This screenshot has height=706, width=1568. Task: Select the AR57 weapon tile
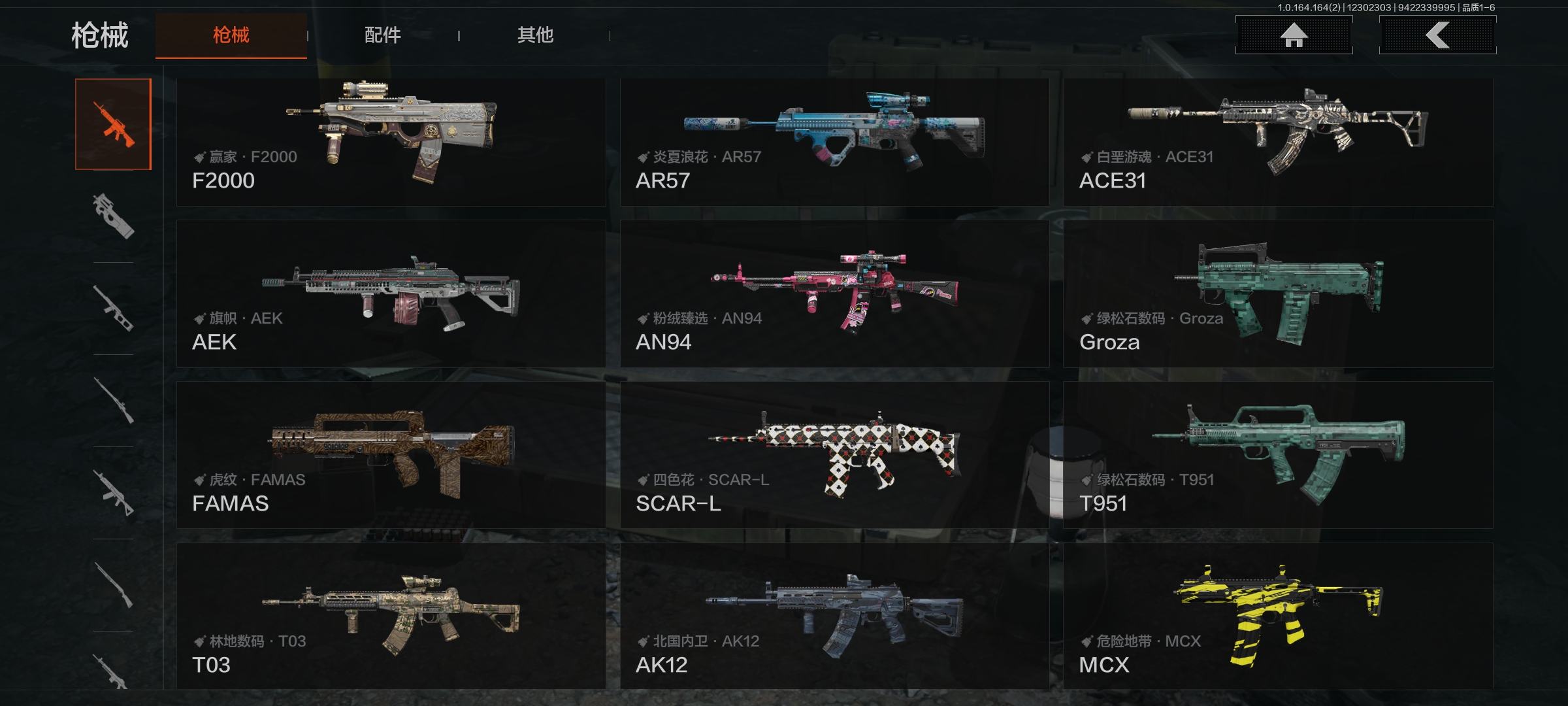coord(834,143)
